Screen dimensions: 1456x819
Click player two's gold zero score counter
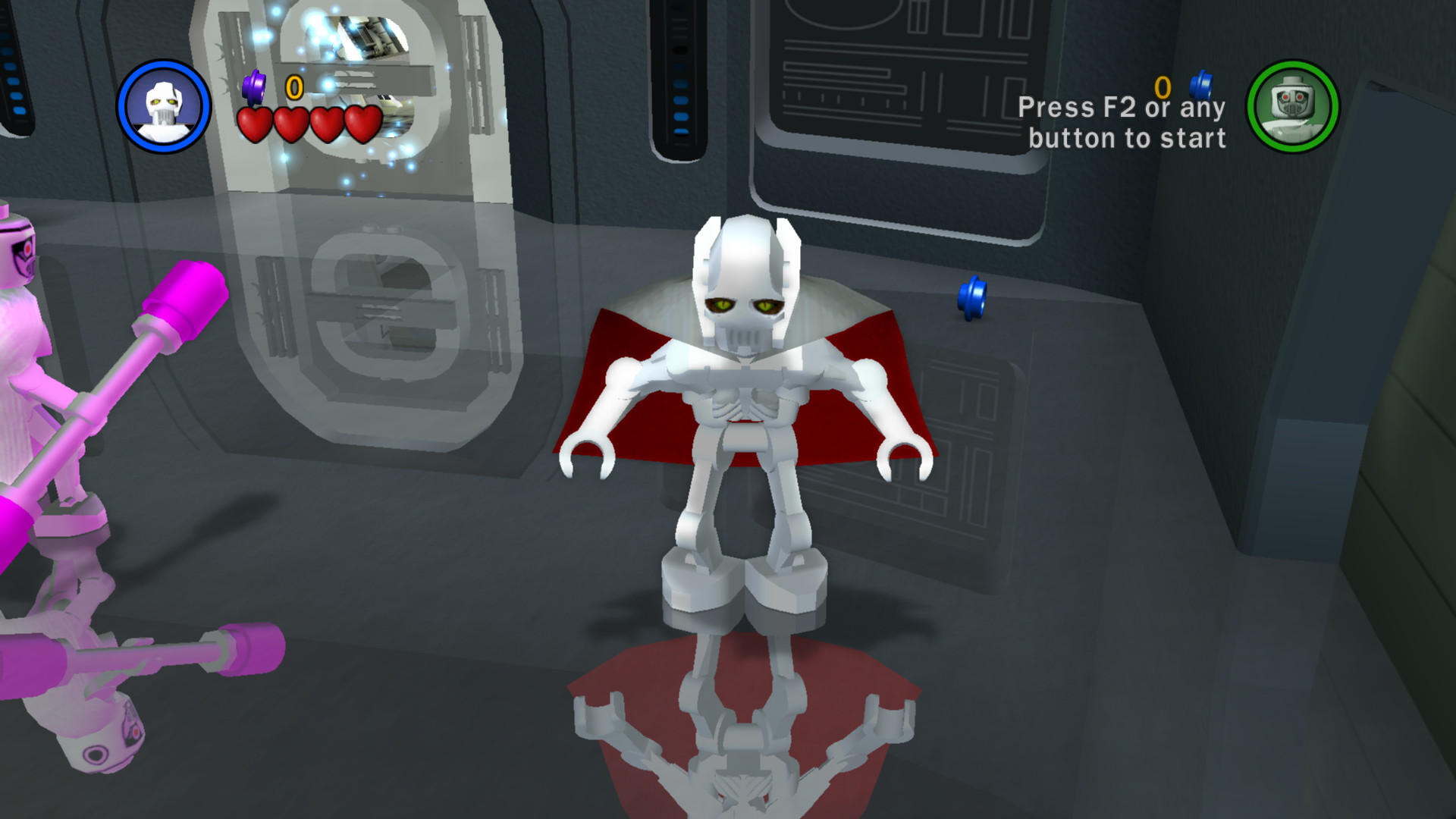point(1162,86)
